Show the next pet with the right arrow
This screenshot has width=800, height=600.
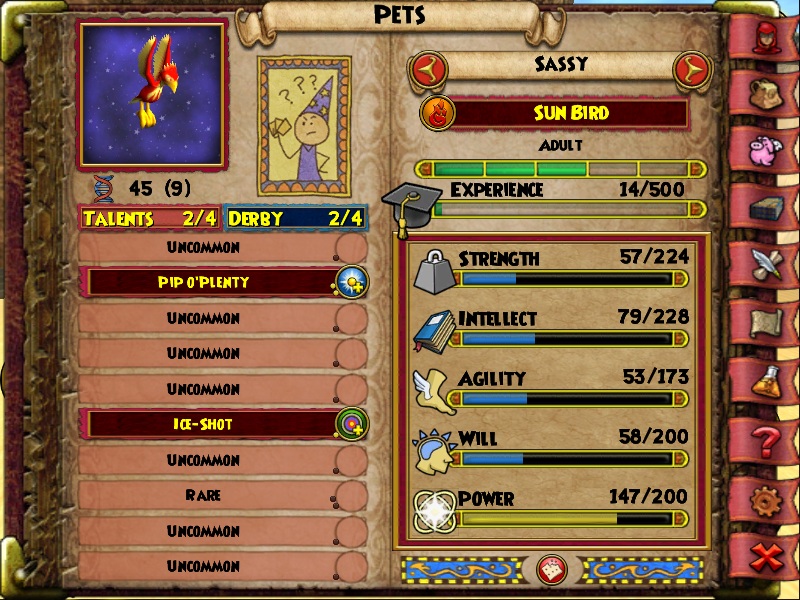click(x=689, y=70)
